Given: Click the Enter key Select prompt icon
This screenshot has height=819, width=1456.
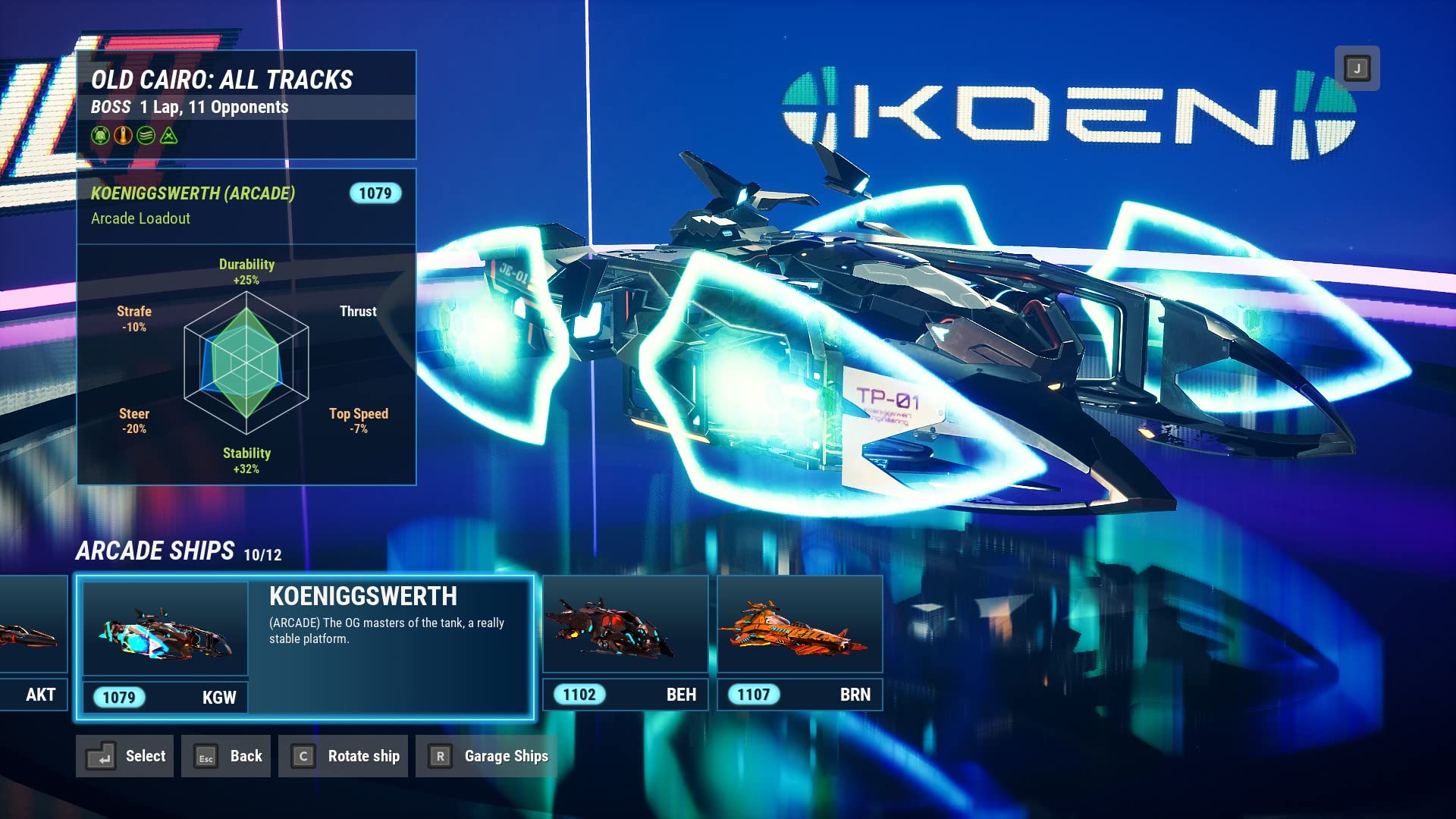Looking at the screenshot, I should tap(99, 756).
